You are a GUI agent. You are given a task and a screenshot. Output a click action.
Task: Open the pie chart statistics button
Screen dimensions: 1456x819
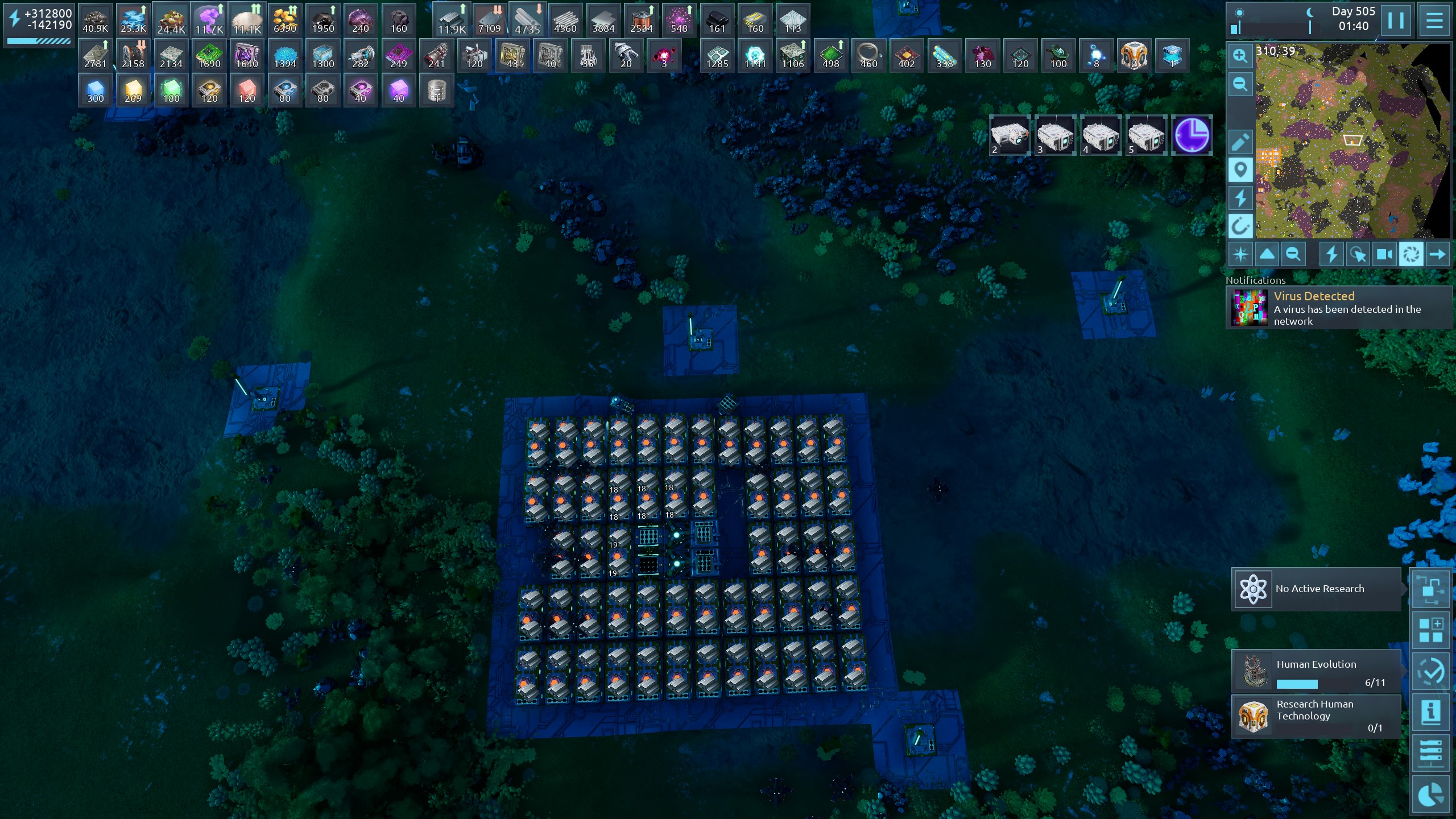(x=1431, y=794)
